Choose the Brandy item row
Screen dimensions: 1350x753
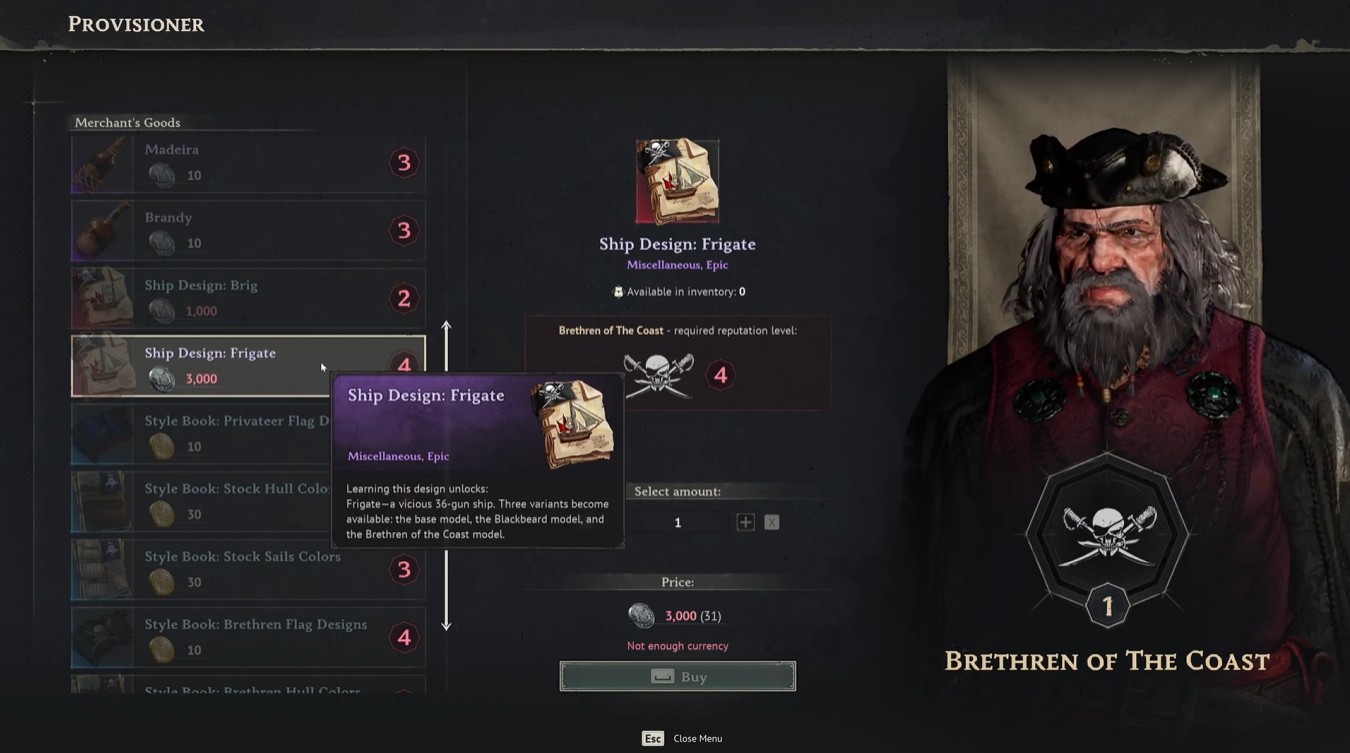(247, 231)
